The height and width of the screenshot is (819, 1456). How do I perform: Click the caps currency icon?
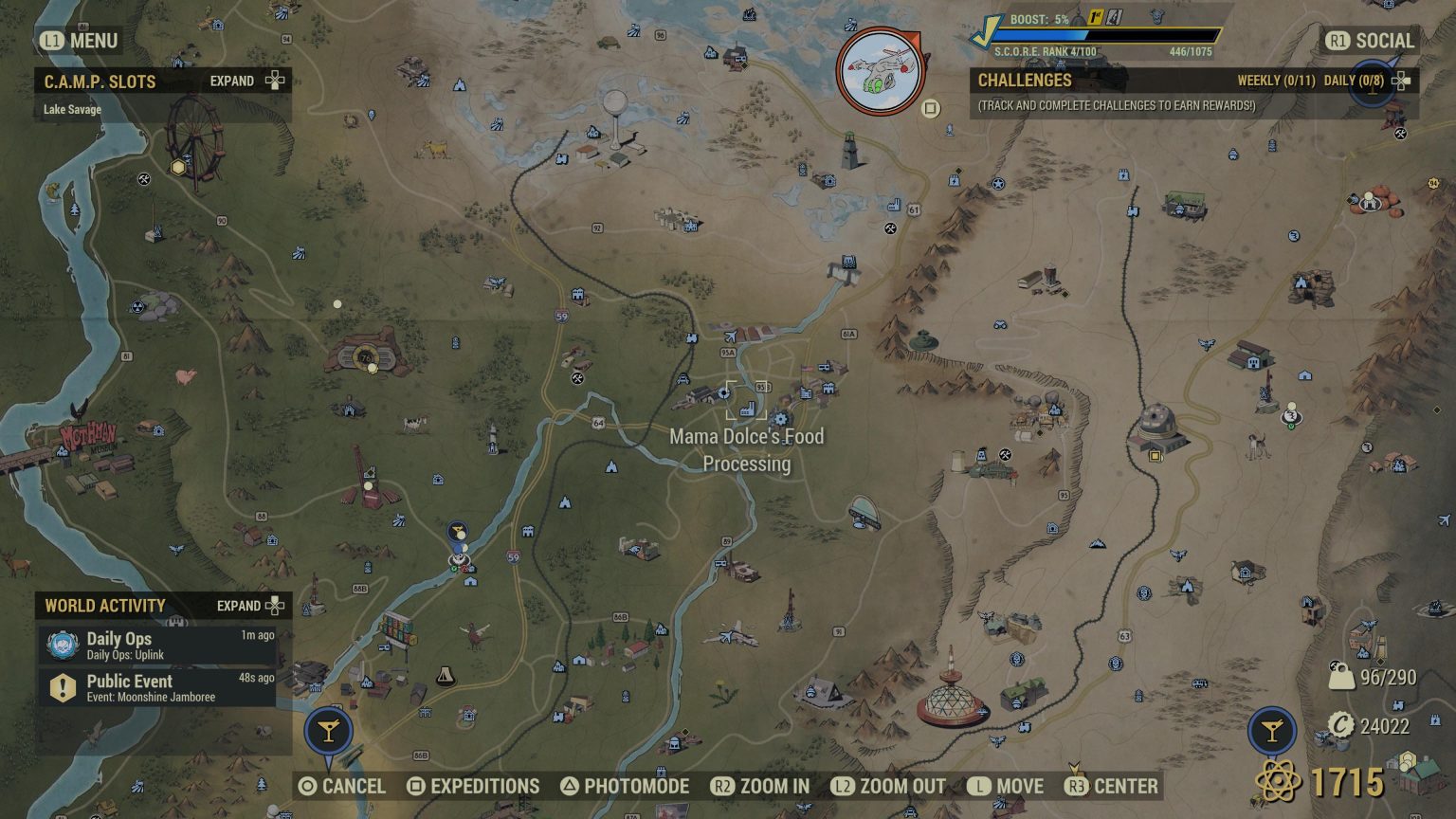1344,725
